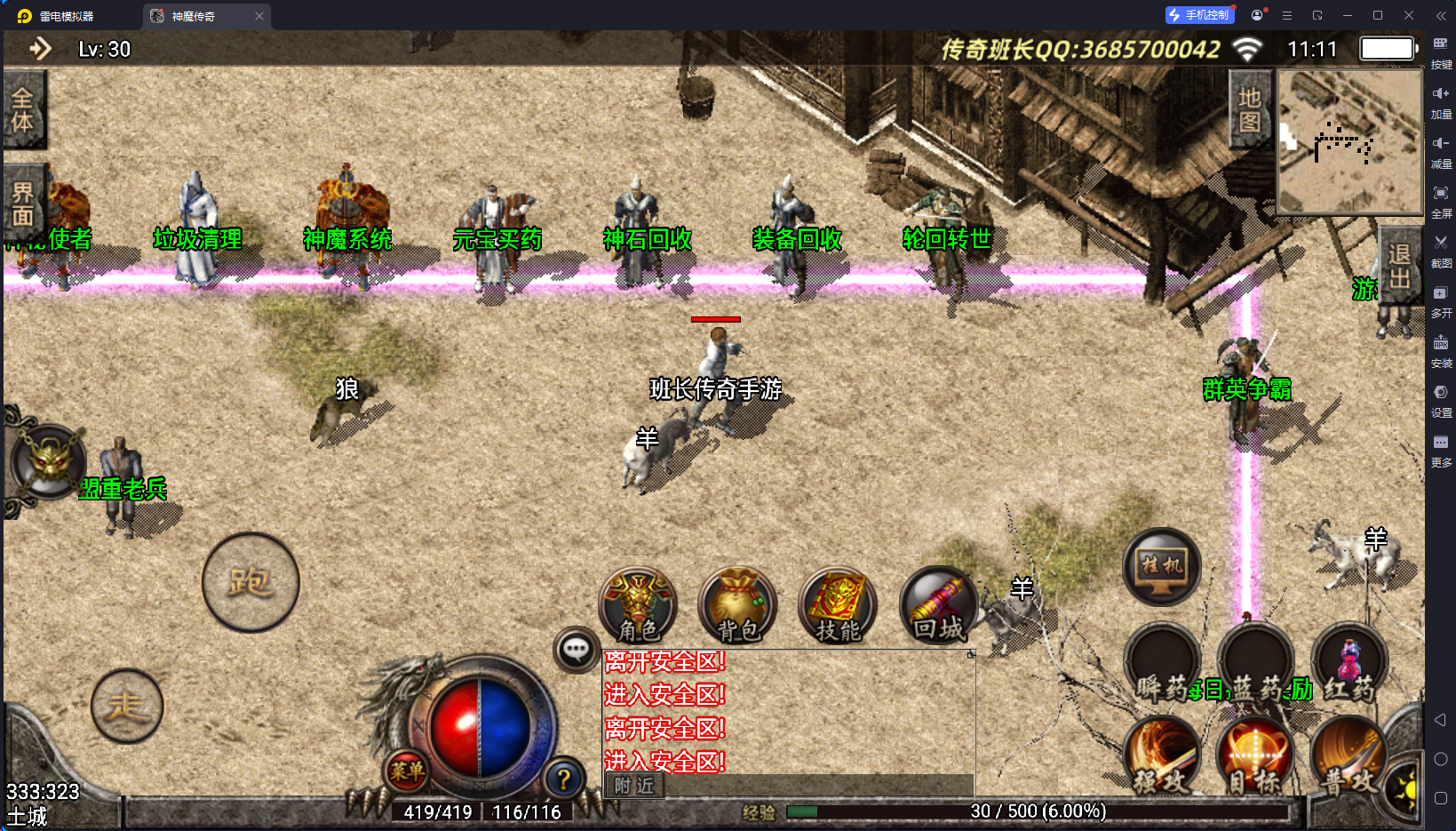Click the 退出 exit button
Viewport: 1456px width, 831px height.
pyautogui.click(x=1399, y=267)
